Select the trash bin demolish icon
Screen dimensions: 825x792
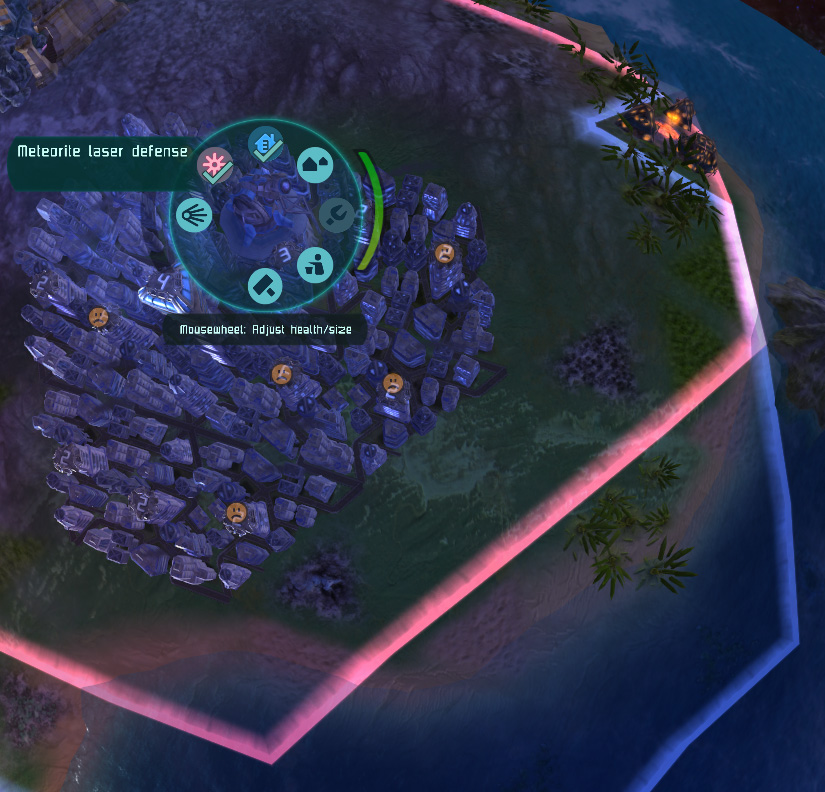(x=315, y=264)
